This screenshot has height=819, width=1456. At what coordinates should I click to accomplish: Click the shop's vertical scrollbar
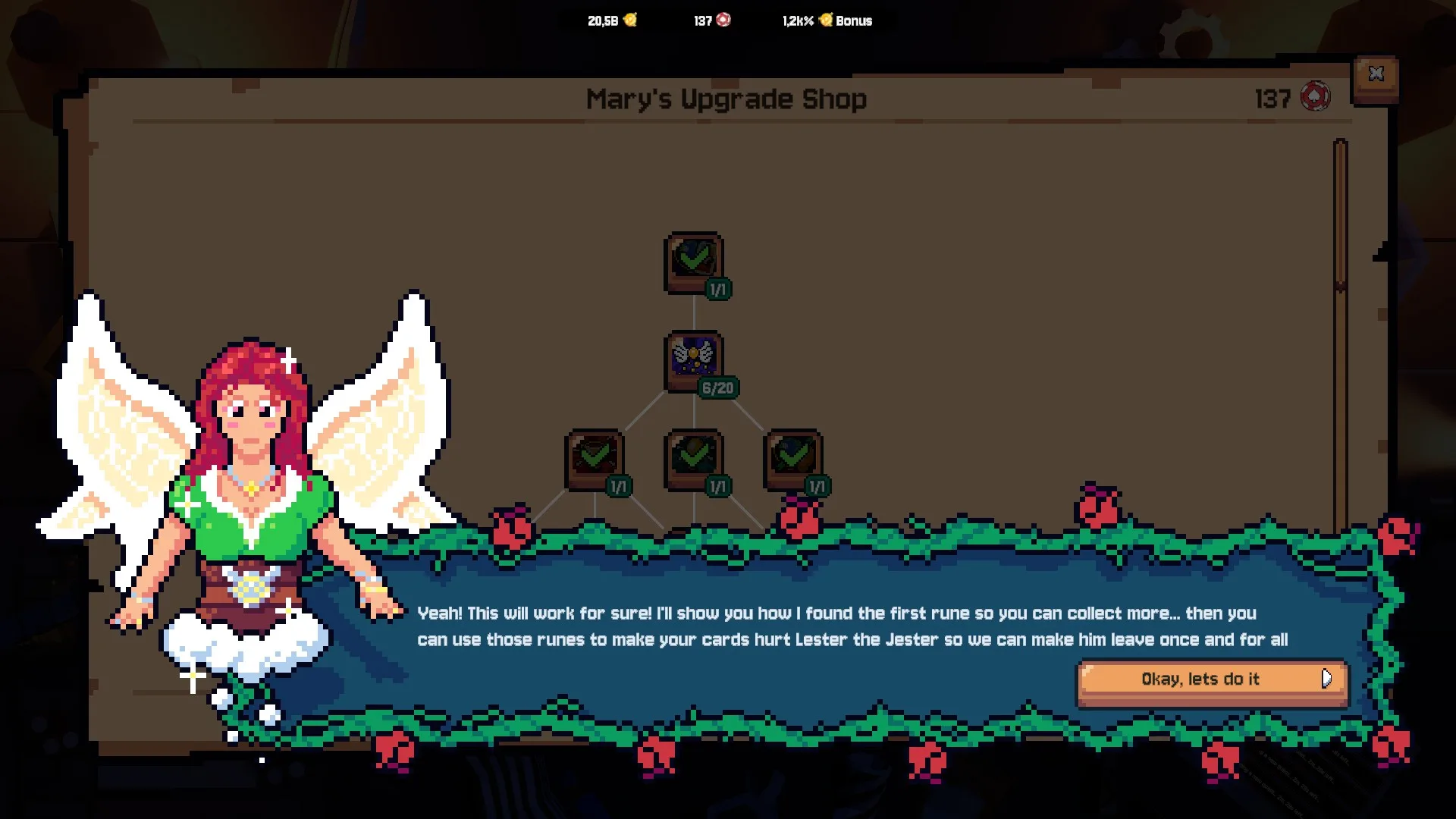click(1340, 215)
